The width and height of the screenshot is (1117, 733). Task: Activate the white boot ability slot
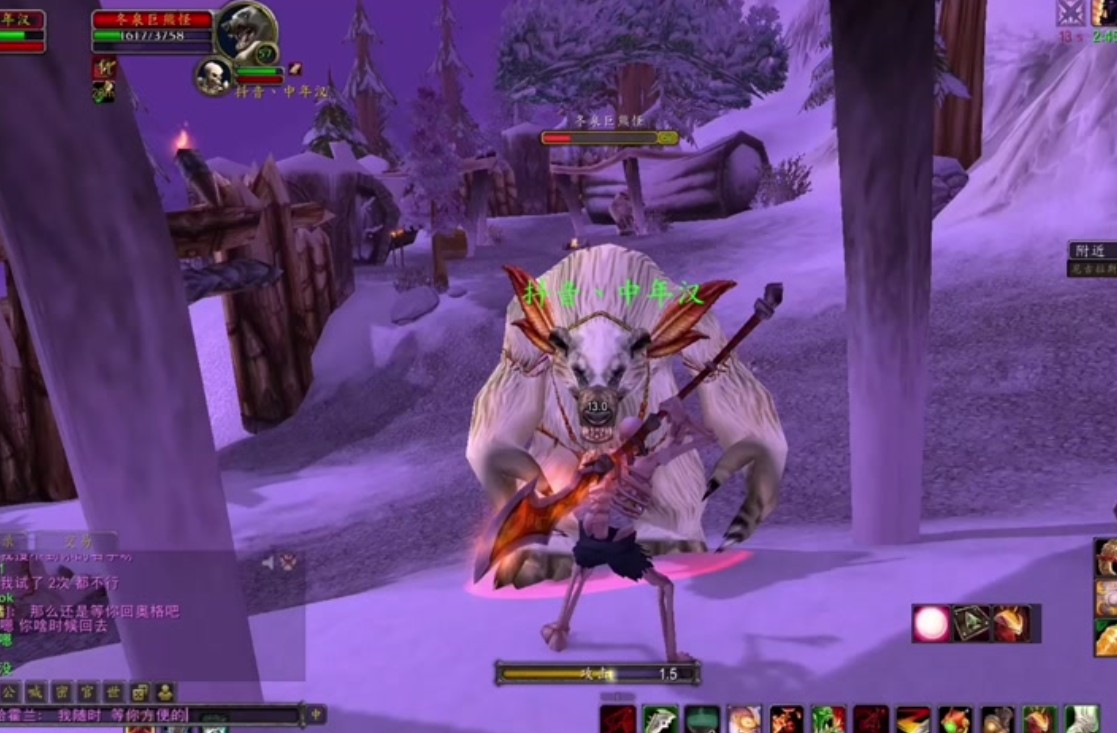[1082, 719]
